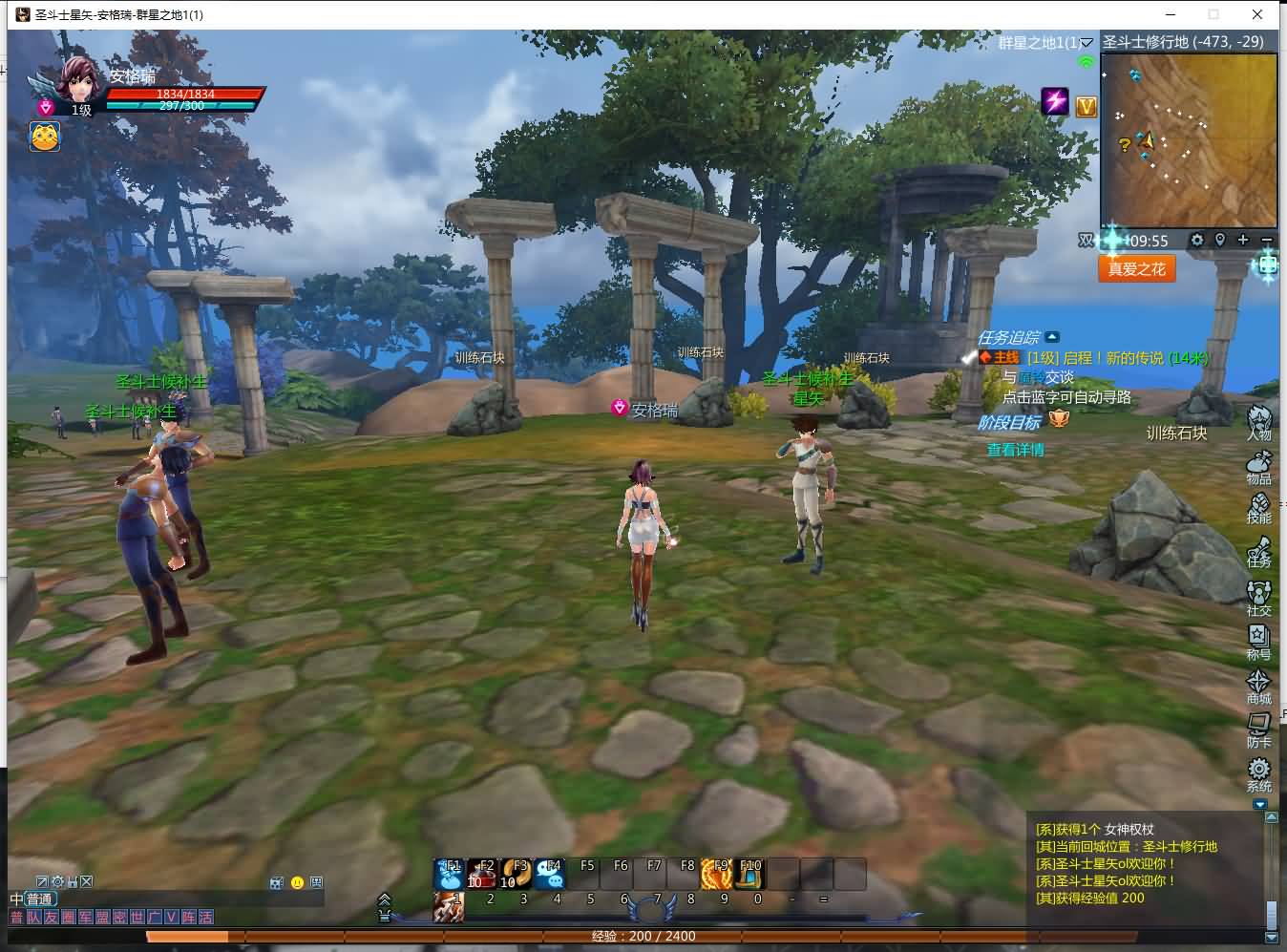
Task: Open the 群星之地1 channel dropdown
Action: (x=1087, y=43)
